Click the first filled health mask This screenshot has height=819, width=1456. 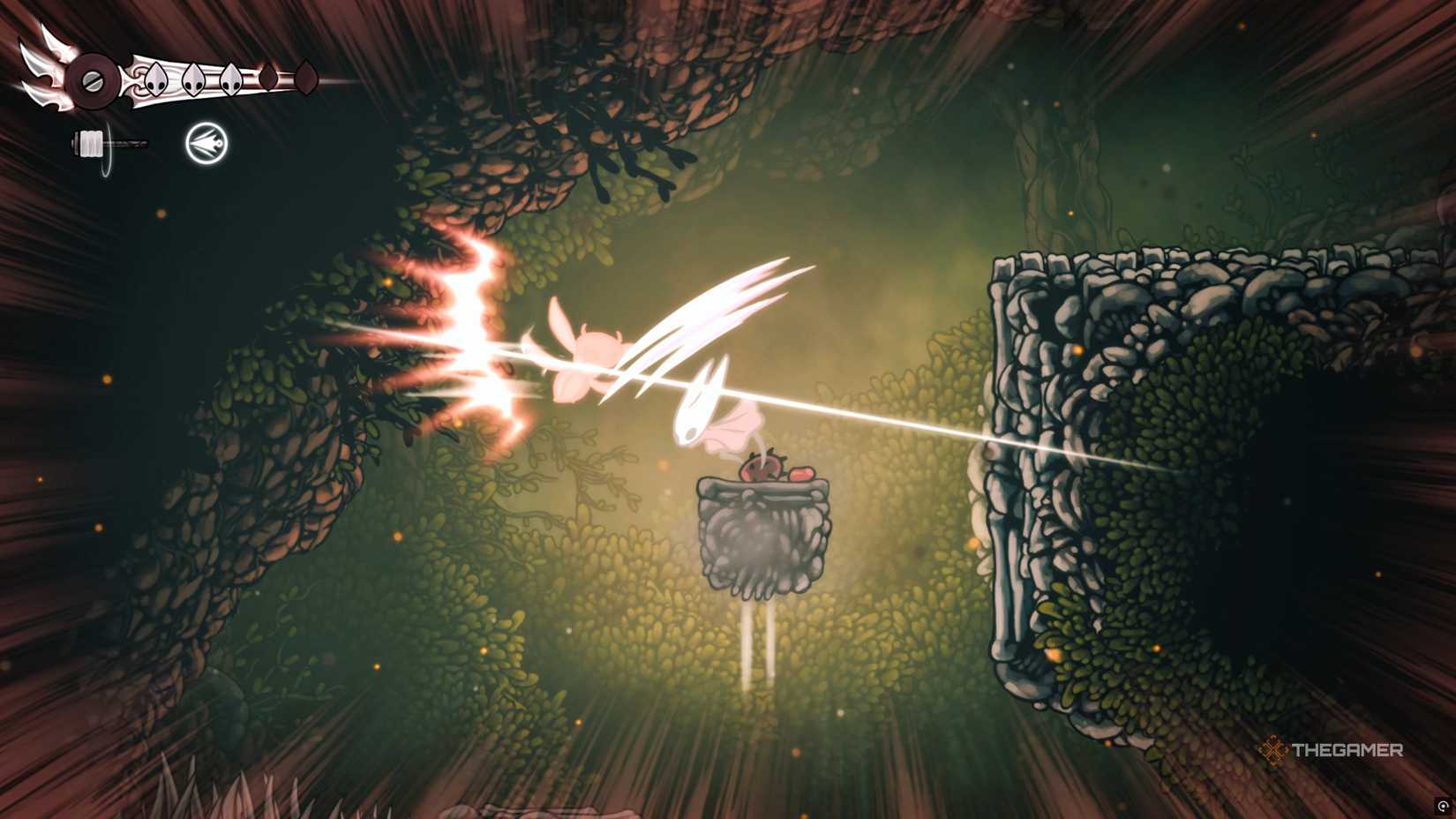156,79
